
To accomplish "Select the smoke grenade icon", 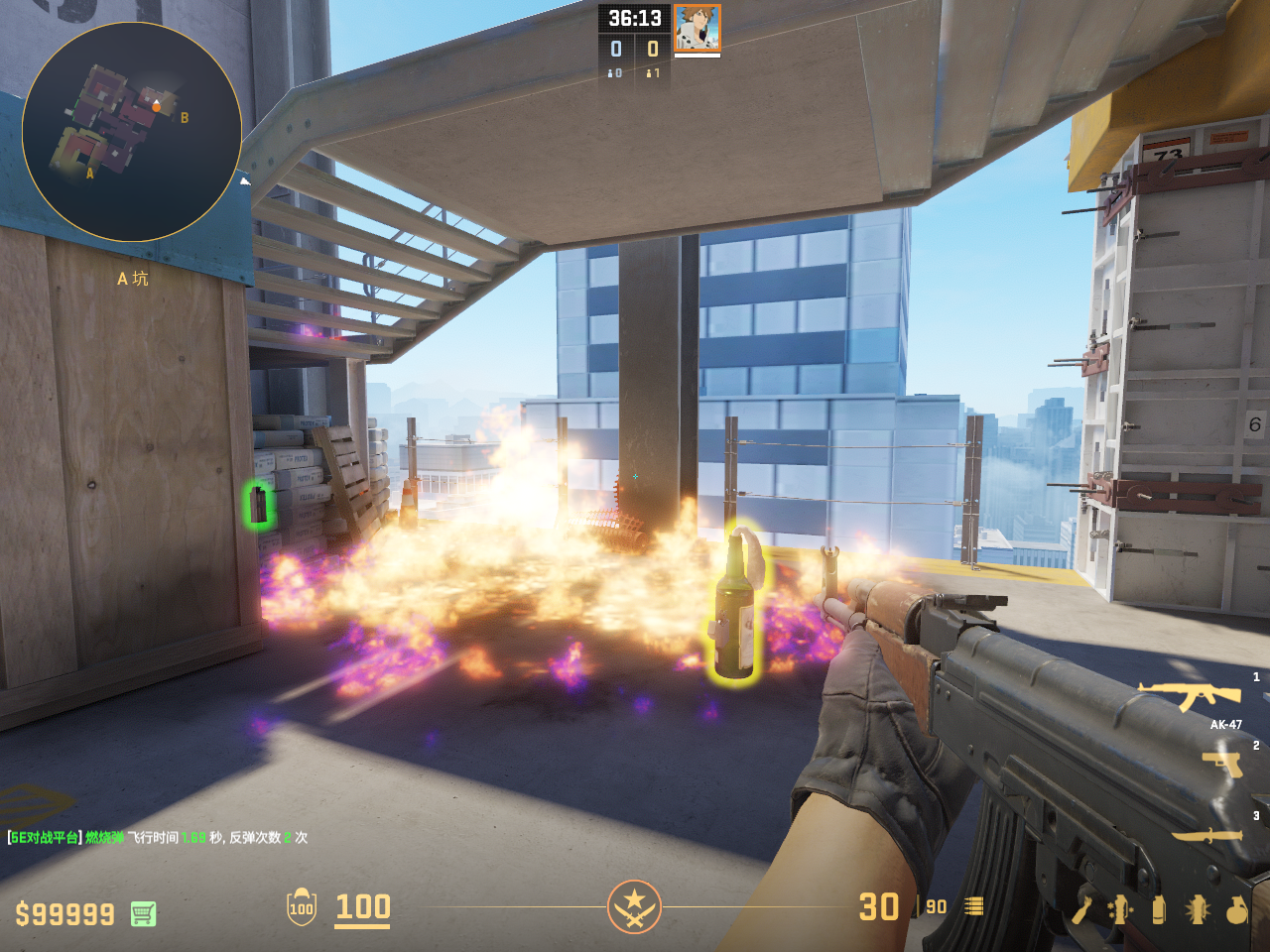I will (x=1158, y=909).
